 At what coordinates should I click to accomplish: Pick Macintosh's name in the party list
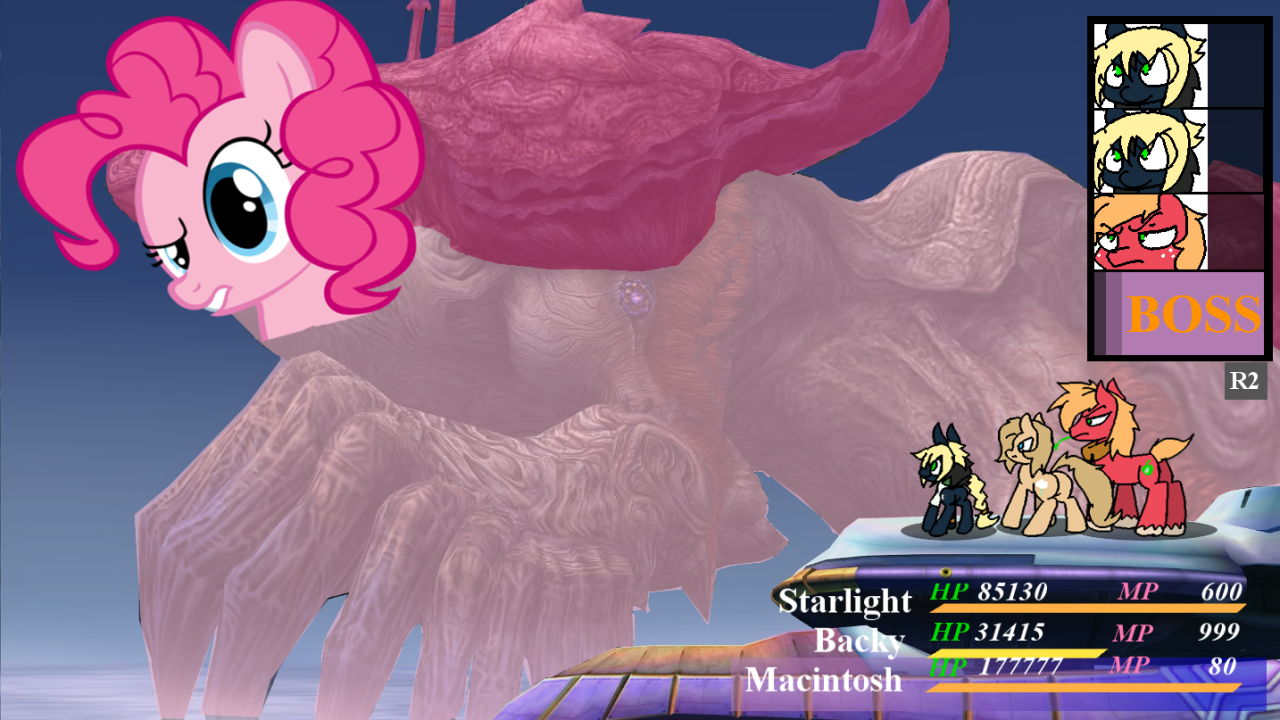[x=823, y=681]
